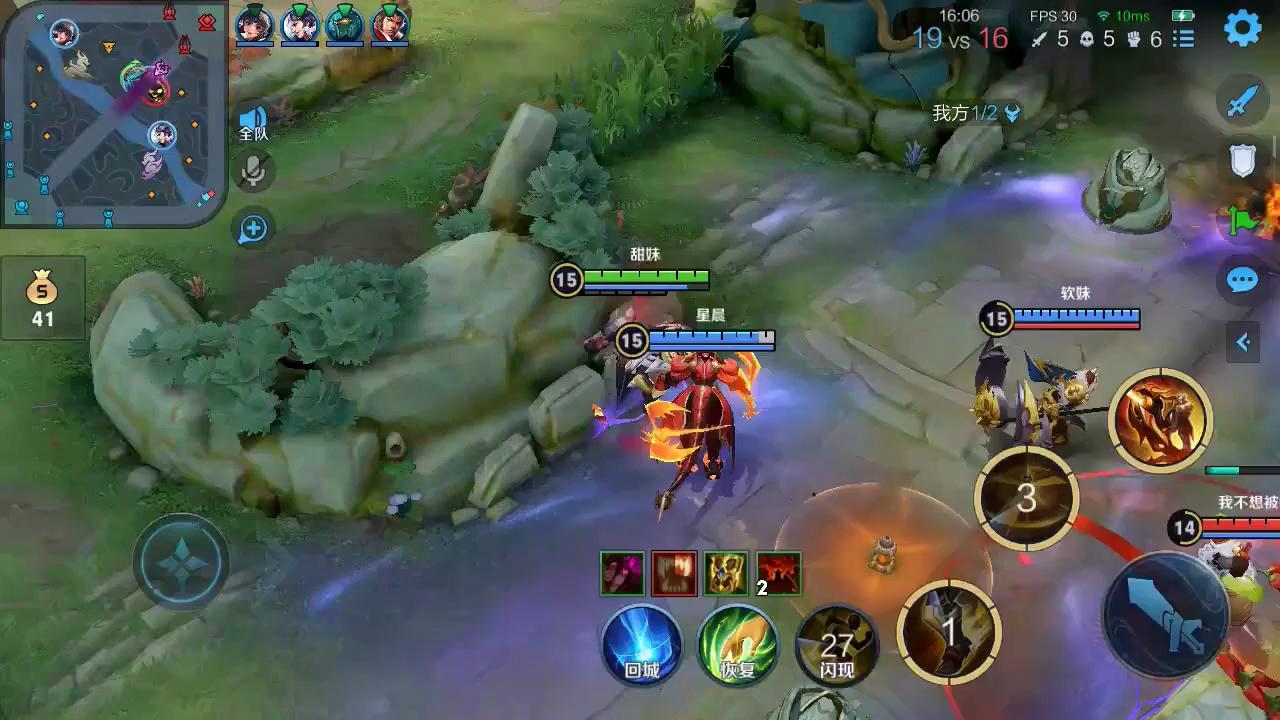Viewport: 1280px width, 720px height.
Task: Send the green flag signal
Action: tap(1243, 219)
